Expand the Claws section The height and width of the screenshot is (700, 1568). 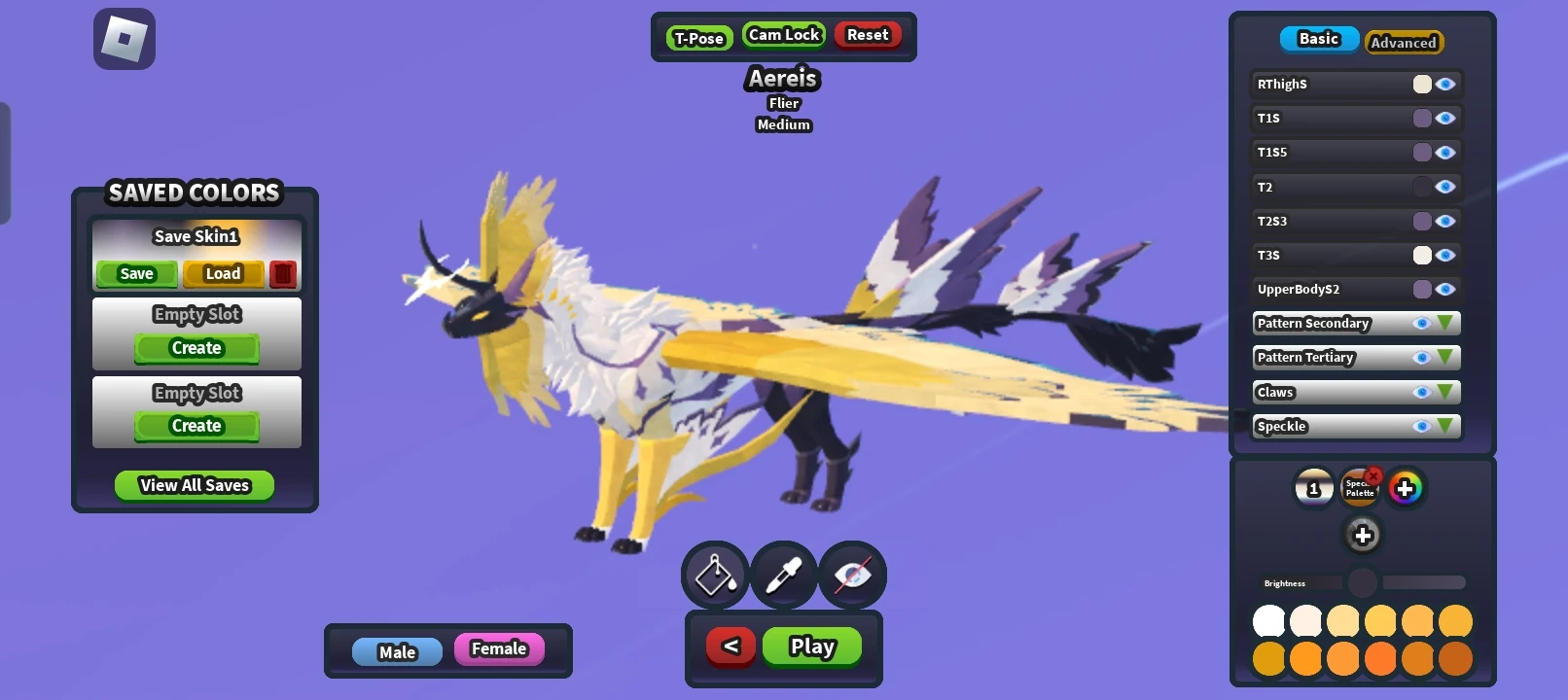click(1446, 392)
